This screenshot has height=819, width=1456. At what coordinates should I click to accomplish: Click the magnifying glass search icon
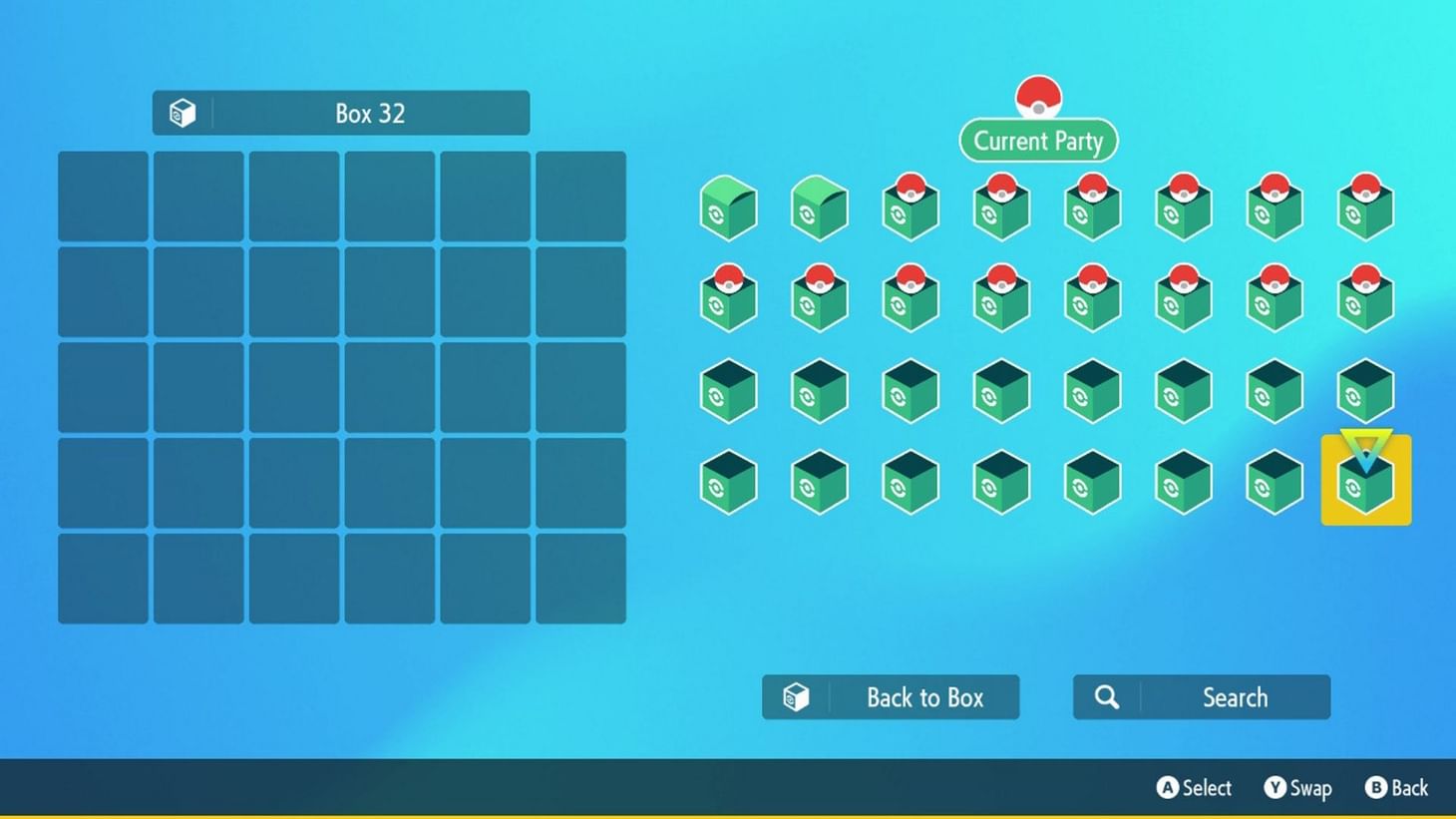(x=1106, y=697)
